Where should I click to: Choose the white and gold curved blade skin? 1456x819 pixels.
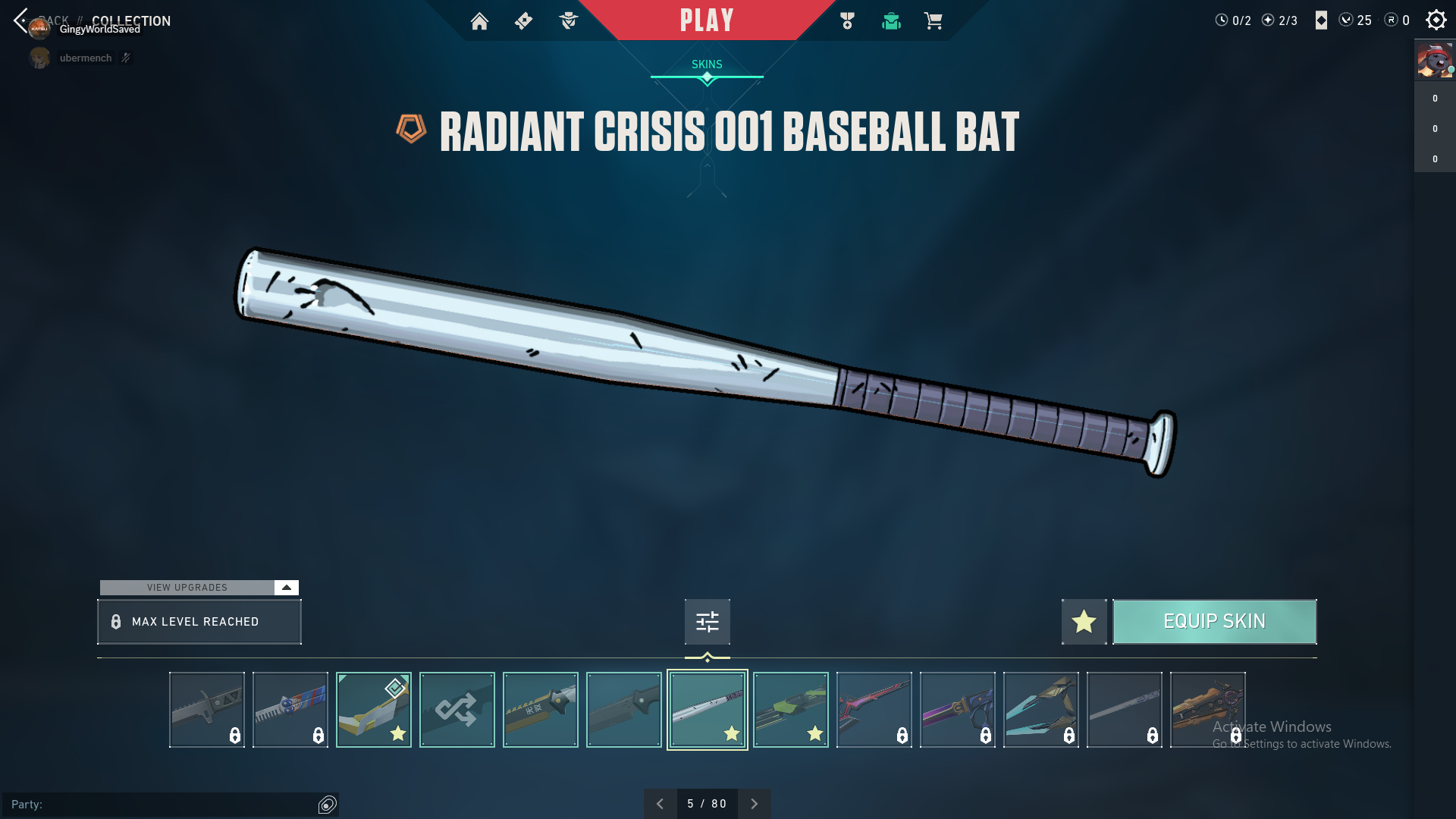[373, 710]
